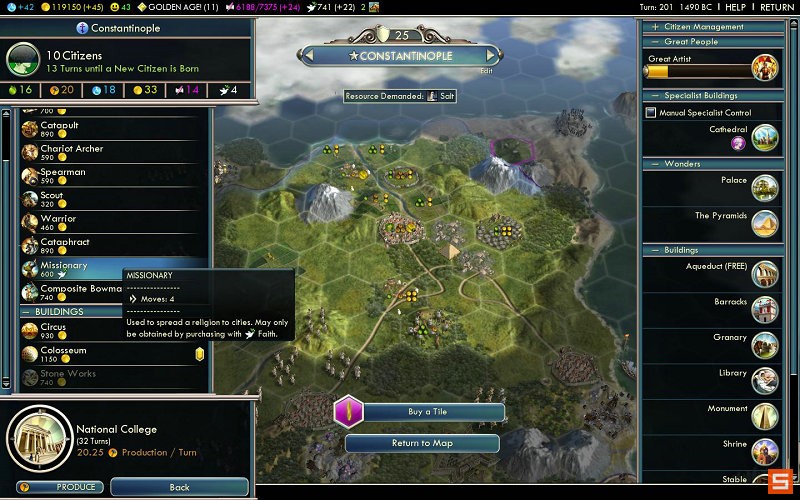This screenshot has width=800, height=500.
Task: Open the Help menu
Action: click(734, 7)
